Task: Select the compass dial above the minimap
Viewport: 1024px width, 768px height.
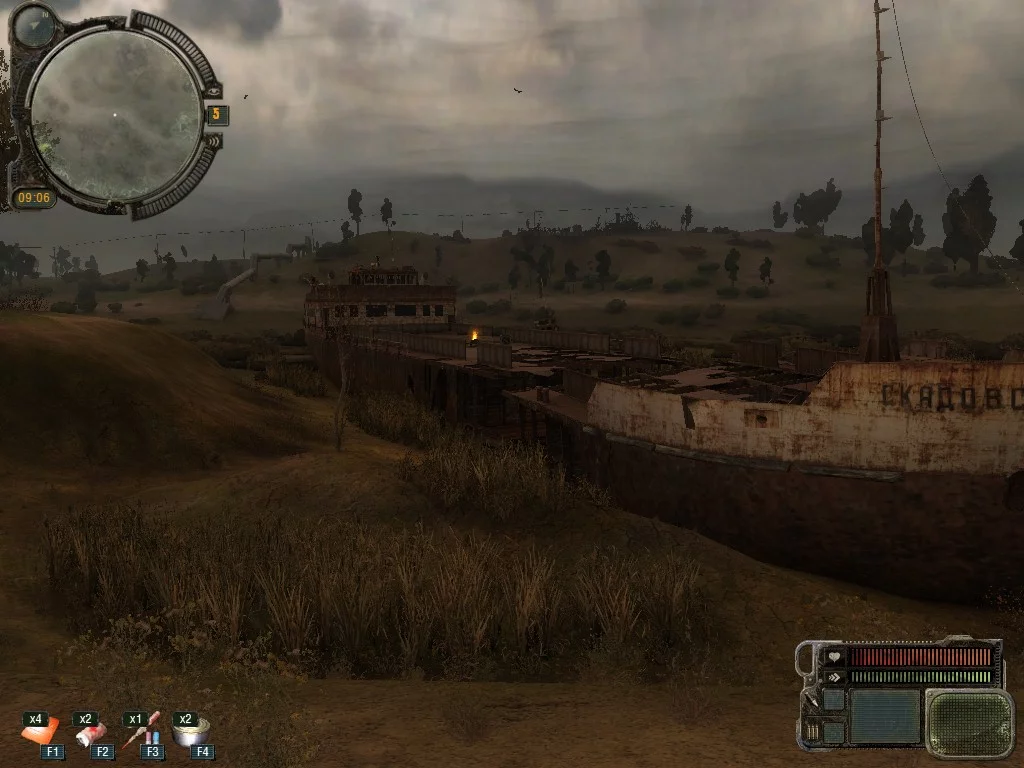Action: tap(35, 24)
